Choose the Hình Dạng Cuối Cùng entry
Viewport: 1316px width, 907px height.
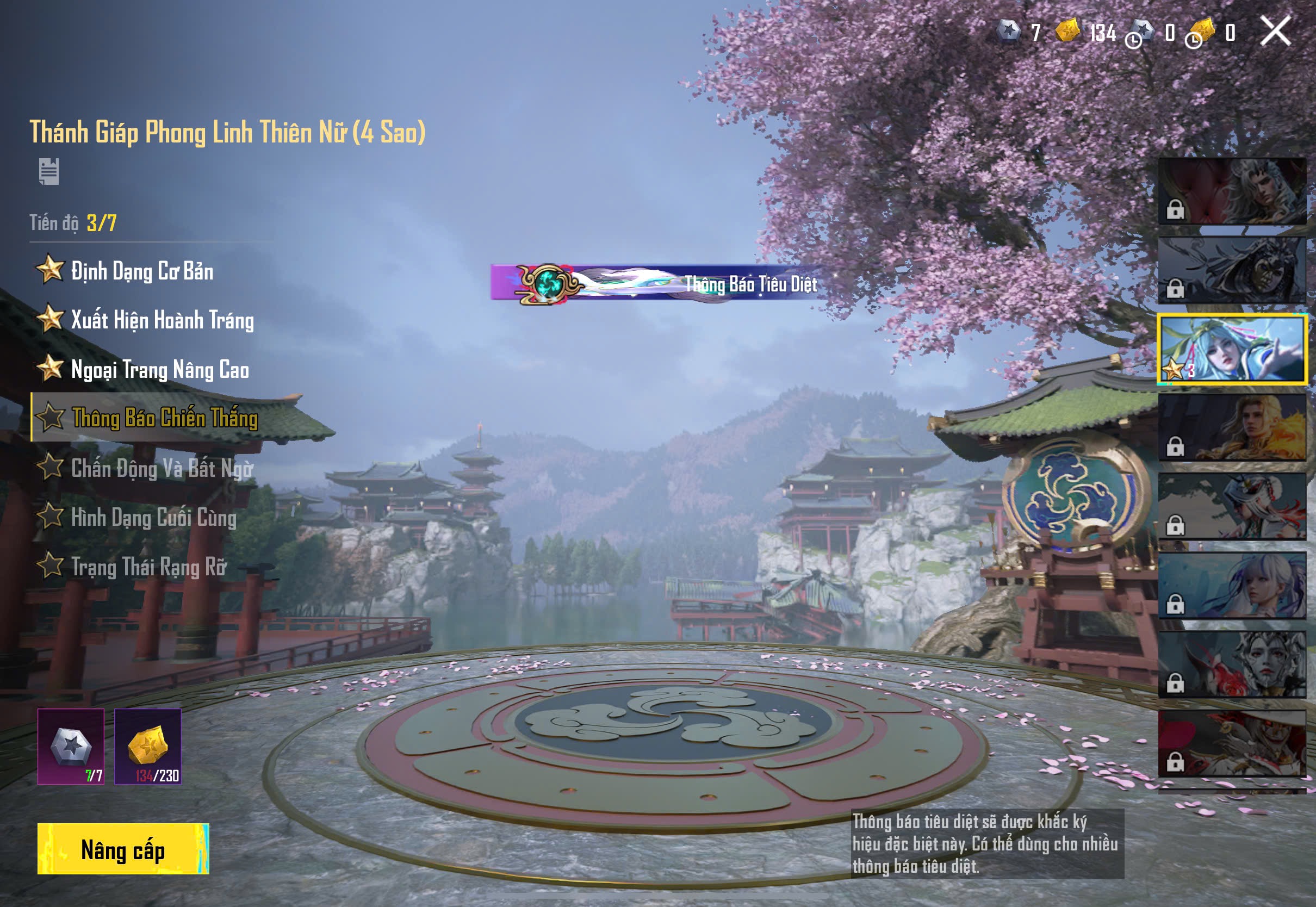pos(153,518)
